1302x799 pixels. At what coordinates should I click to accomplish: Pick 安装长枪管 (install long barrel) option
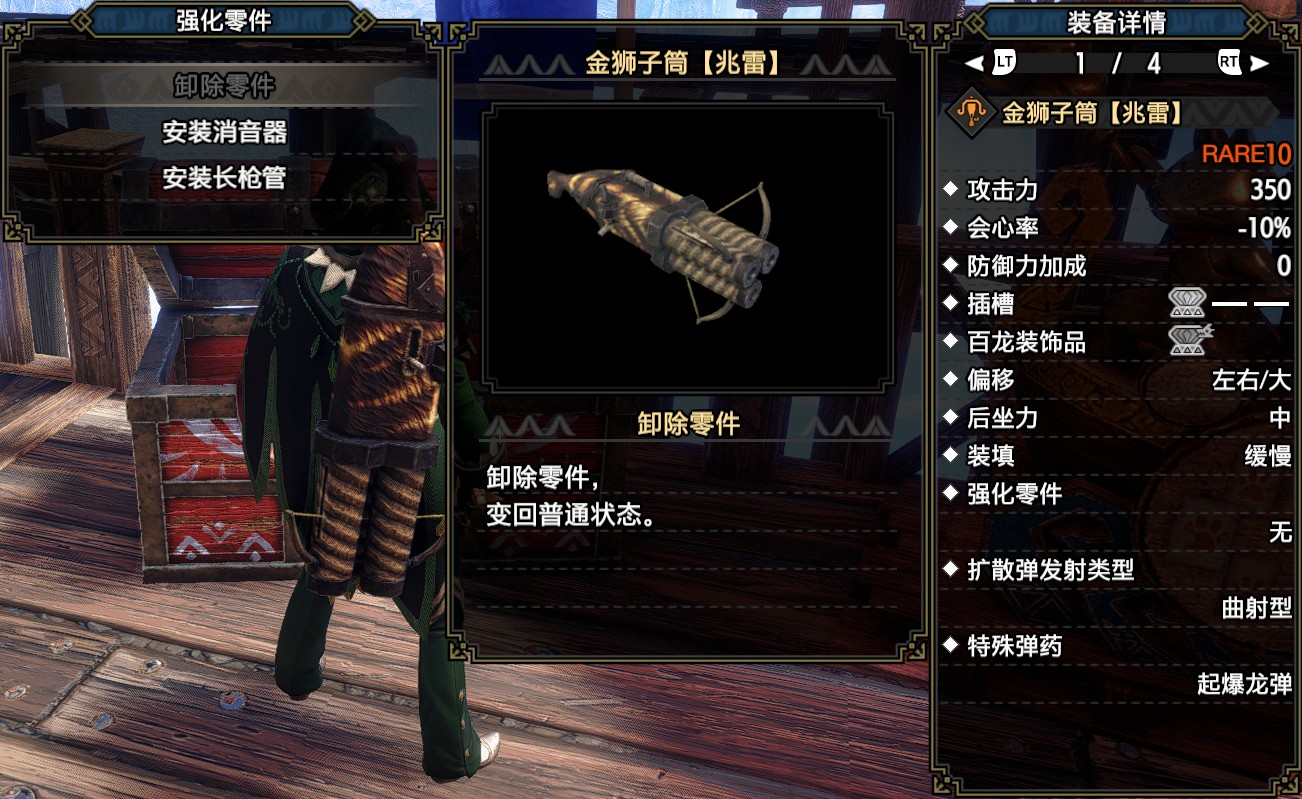point(224,178)
